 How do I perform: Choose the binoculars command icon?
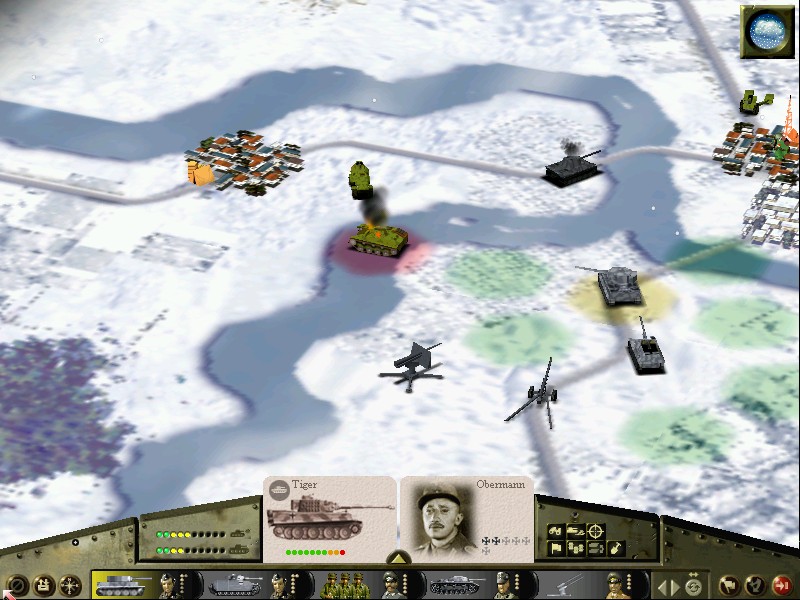pos(554,531)
